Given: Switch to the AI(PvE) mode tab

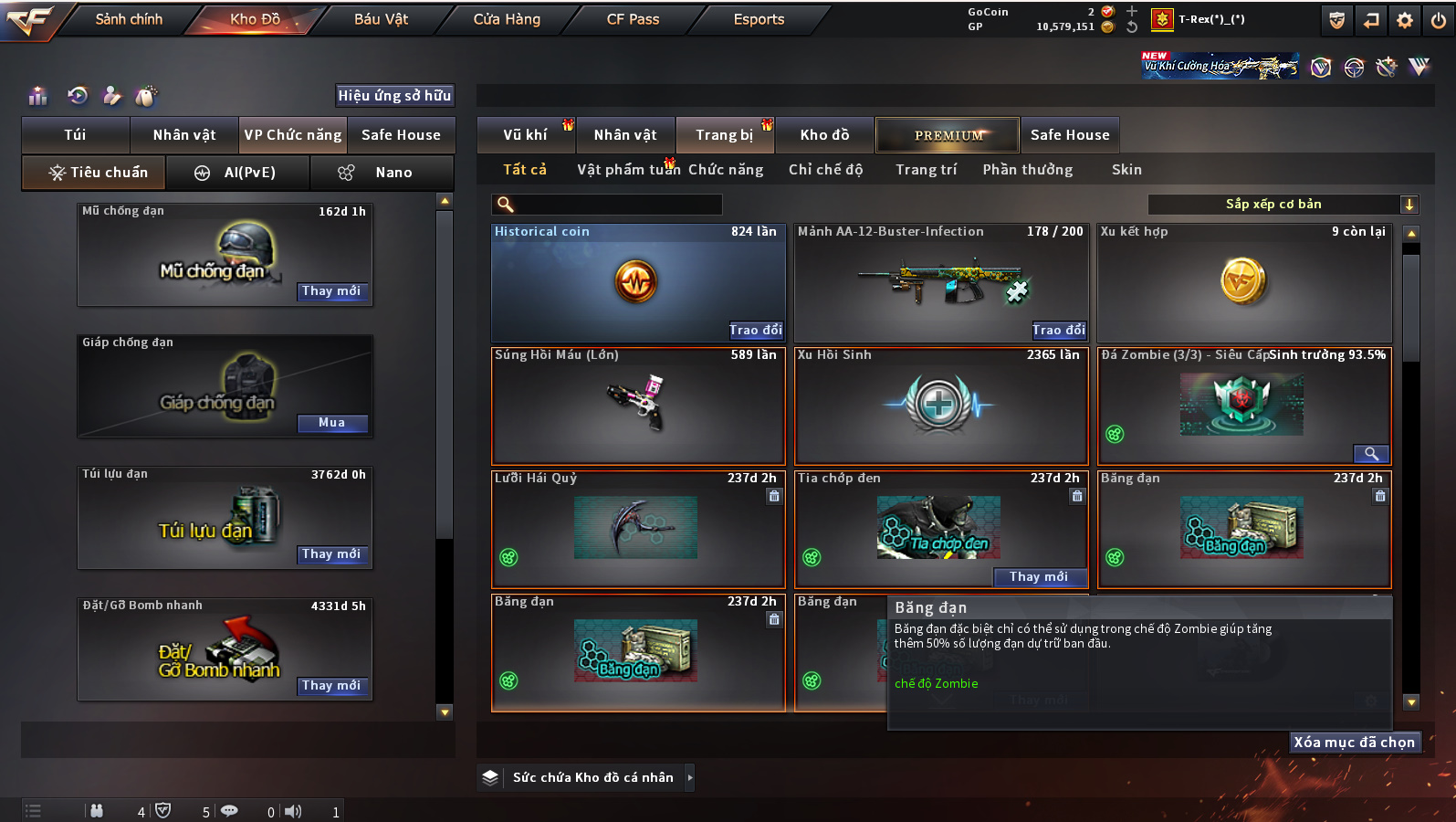Looking at the screenshot, I should [x=238, y=173].
